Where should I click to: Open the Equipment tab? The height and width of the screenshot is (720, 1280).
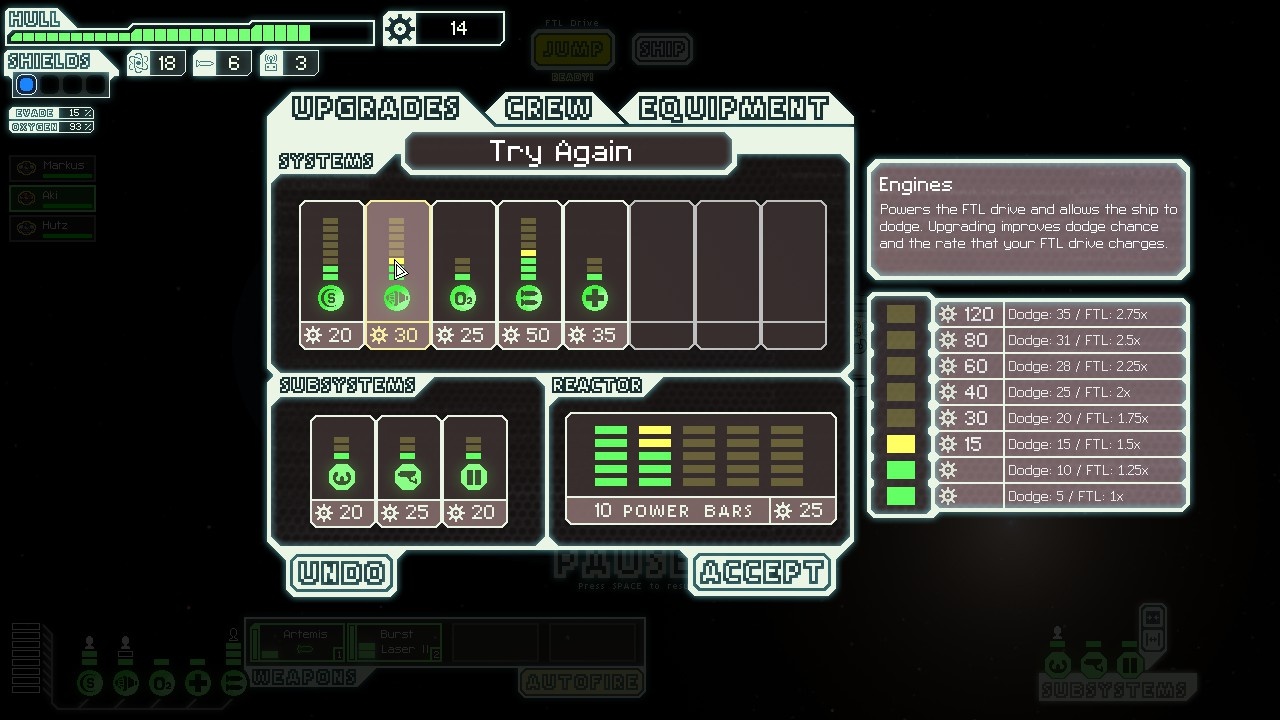(734, 108)
